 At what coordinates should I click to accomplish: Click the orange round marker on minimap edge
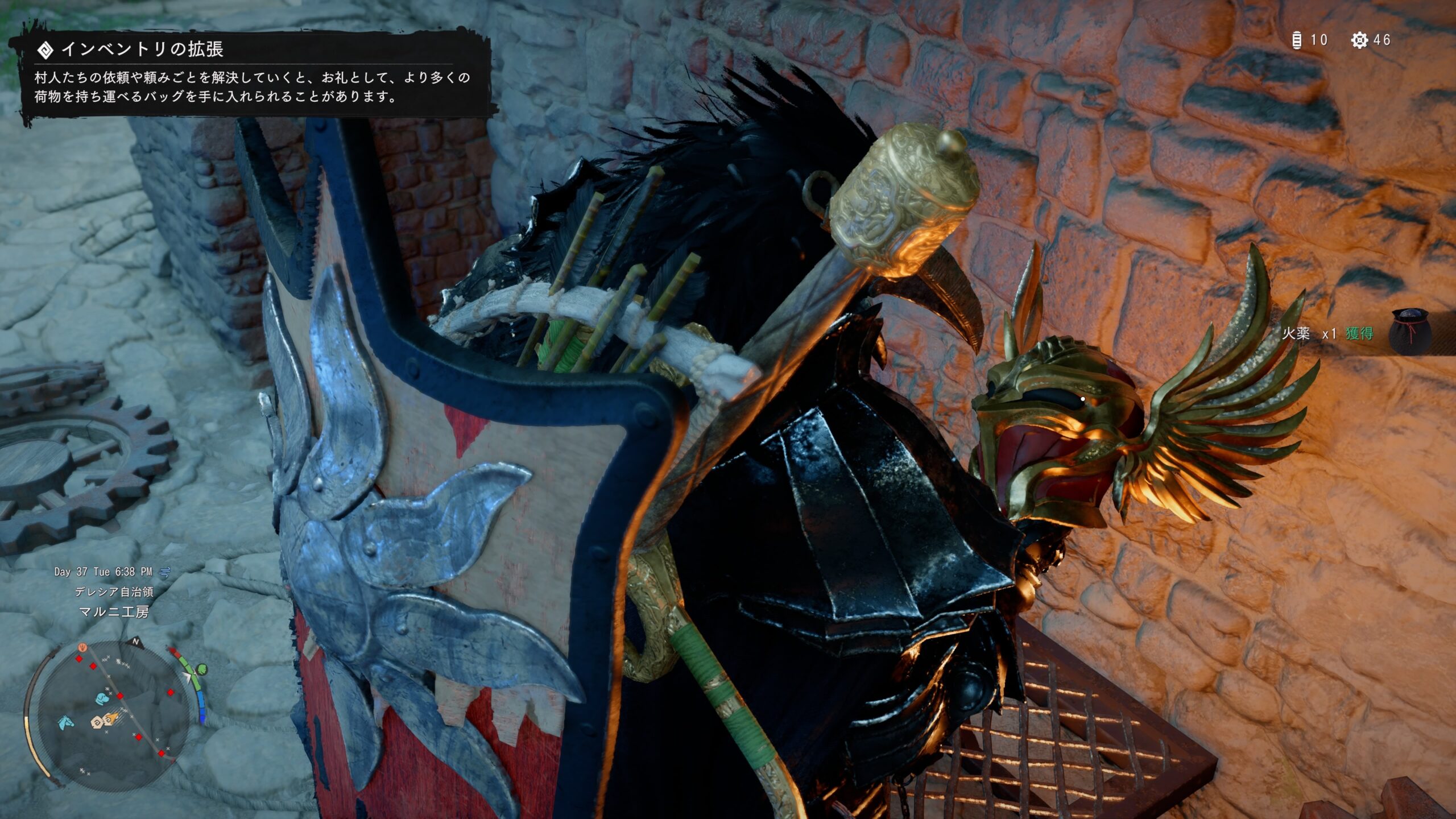83,647
